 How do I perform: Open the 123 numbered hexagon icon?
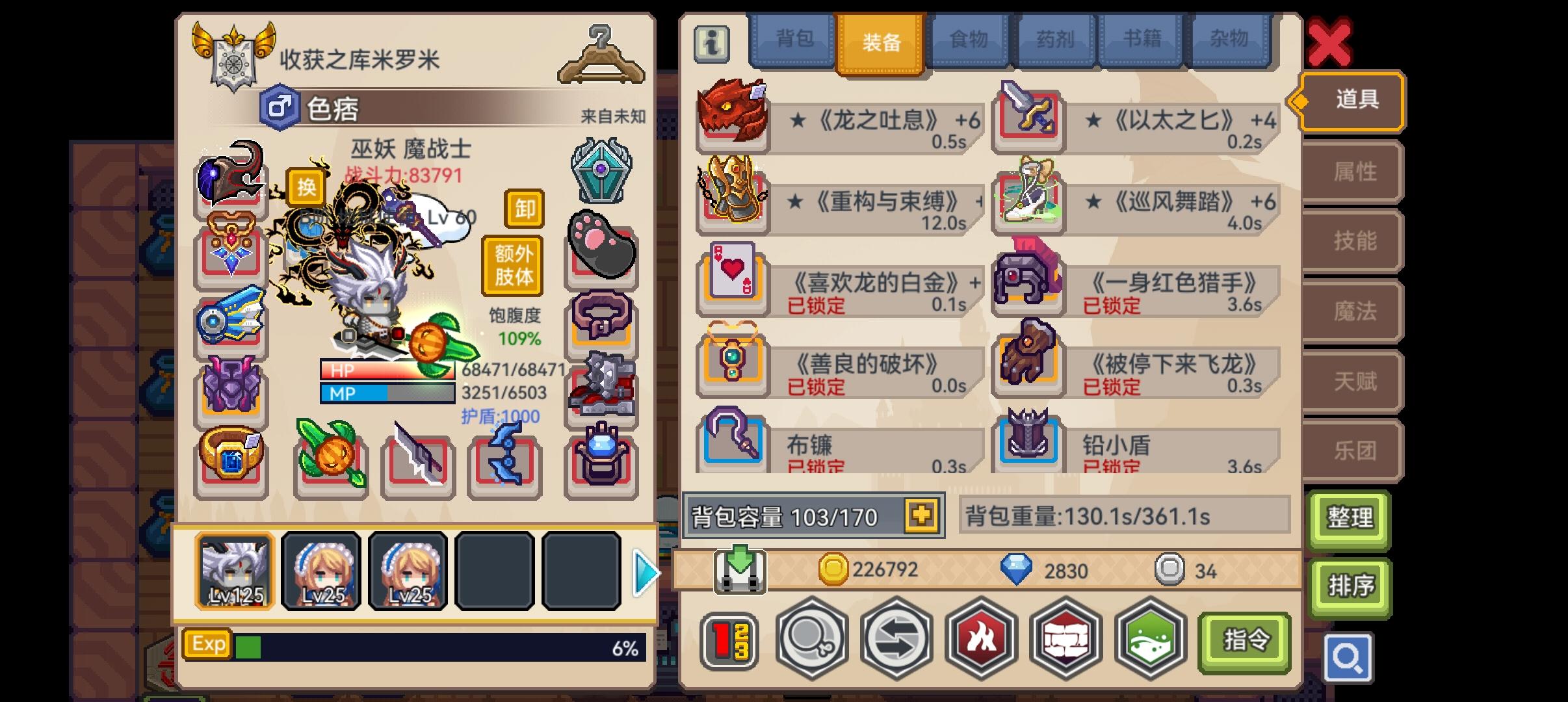(731, 640)
